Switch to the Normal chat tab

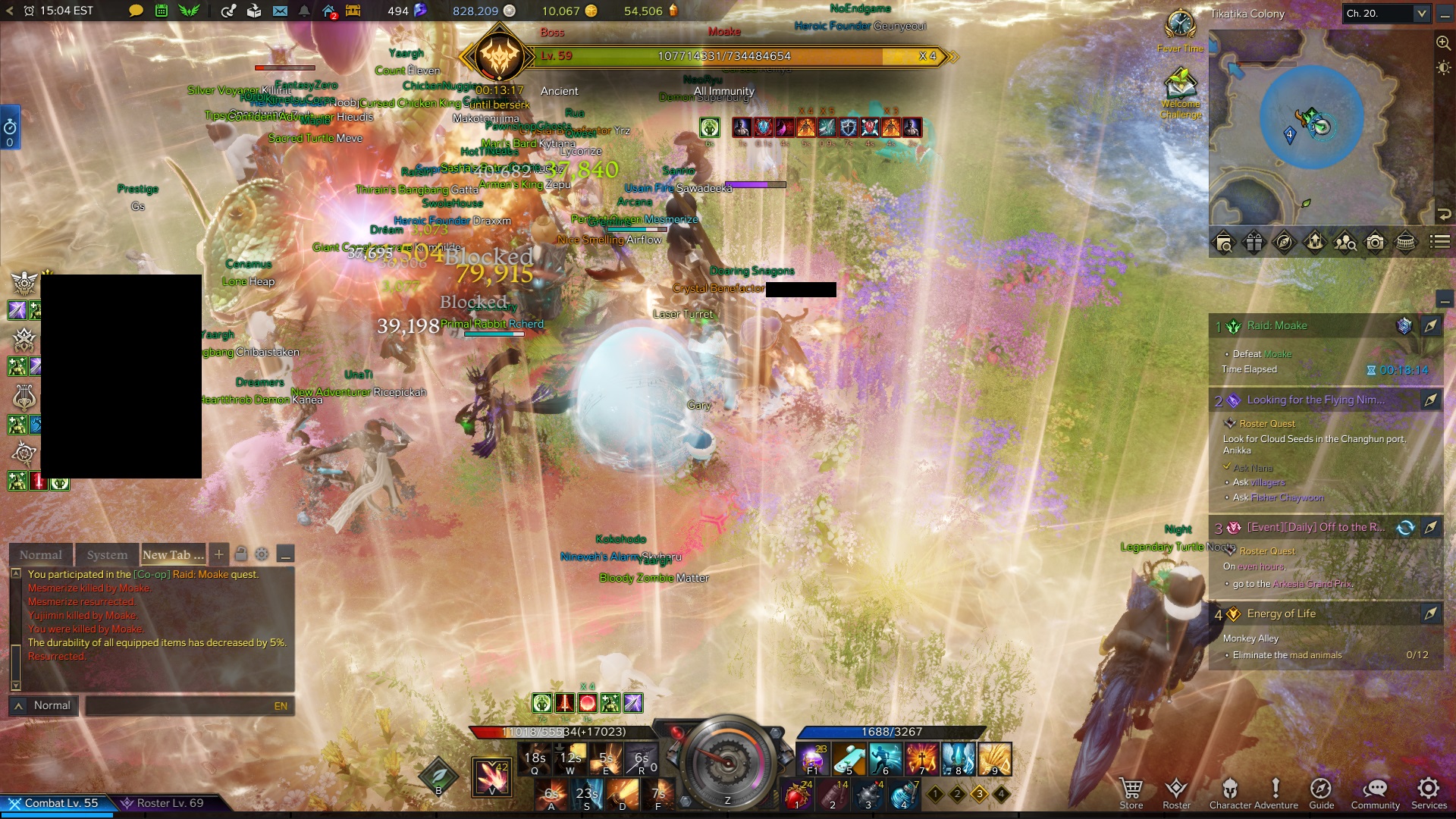point(41,554)
